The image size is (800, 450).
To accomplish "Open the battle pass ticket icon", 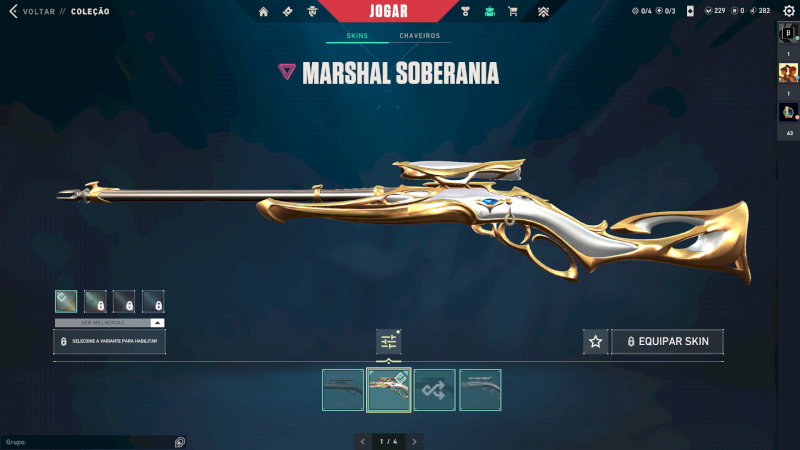I will (288, 12).
